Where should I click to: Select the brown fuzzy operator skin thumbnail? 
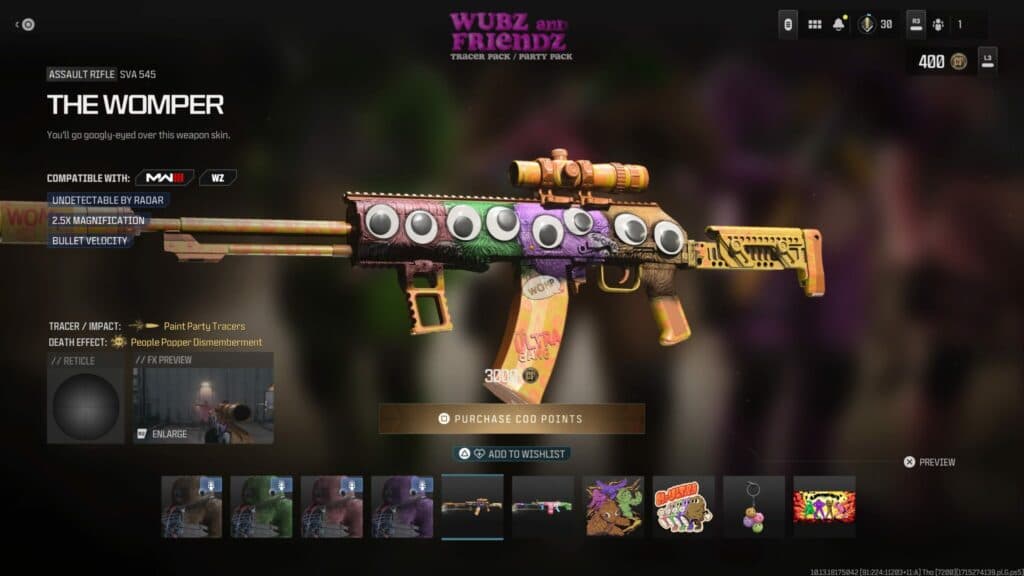point(192,506)
